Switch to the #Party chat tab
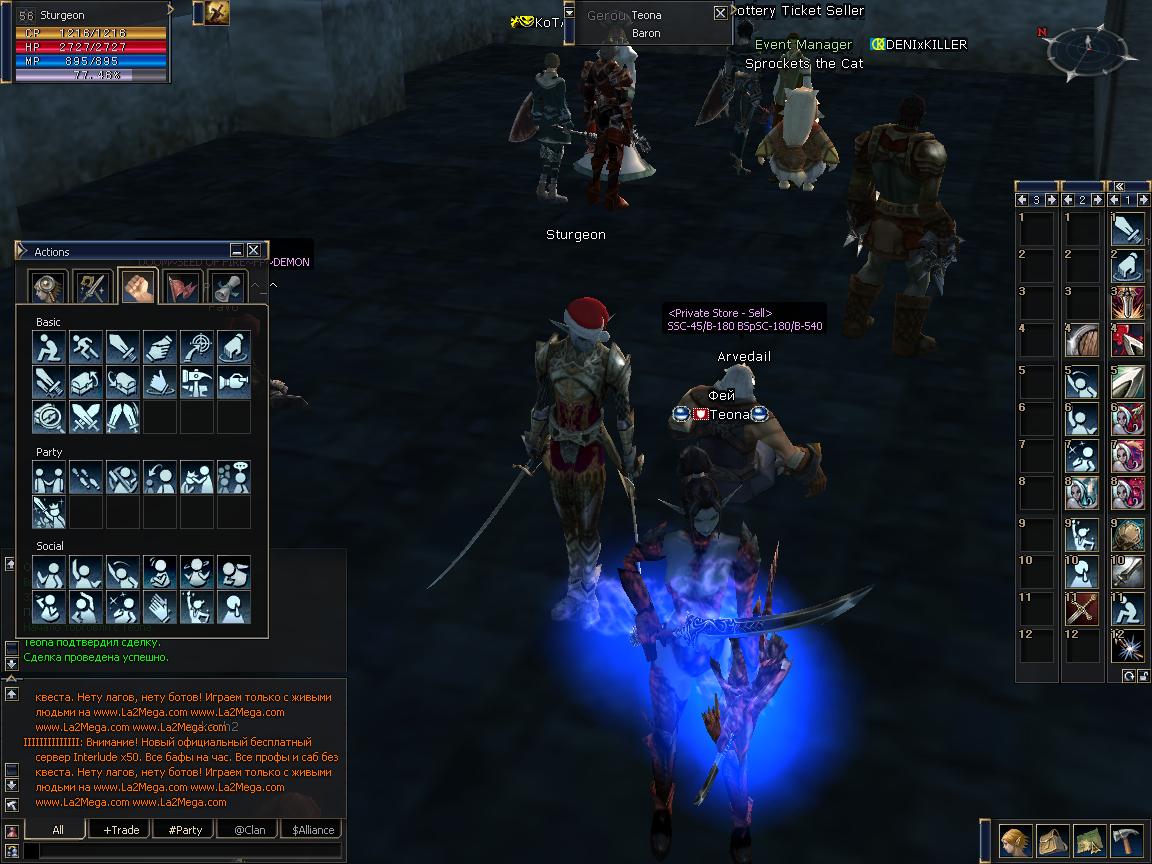1152x864 pixels. [x=185, y=830]
